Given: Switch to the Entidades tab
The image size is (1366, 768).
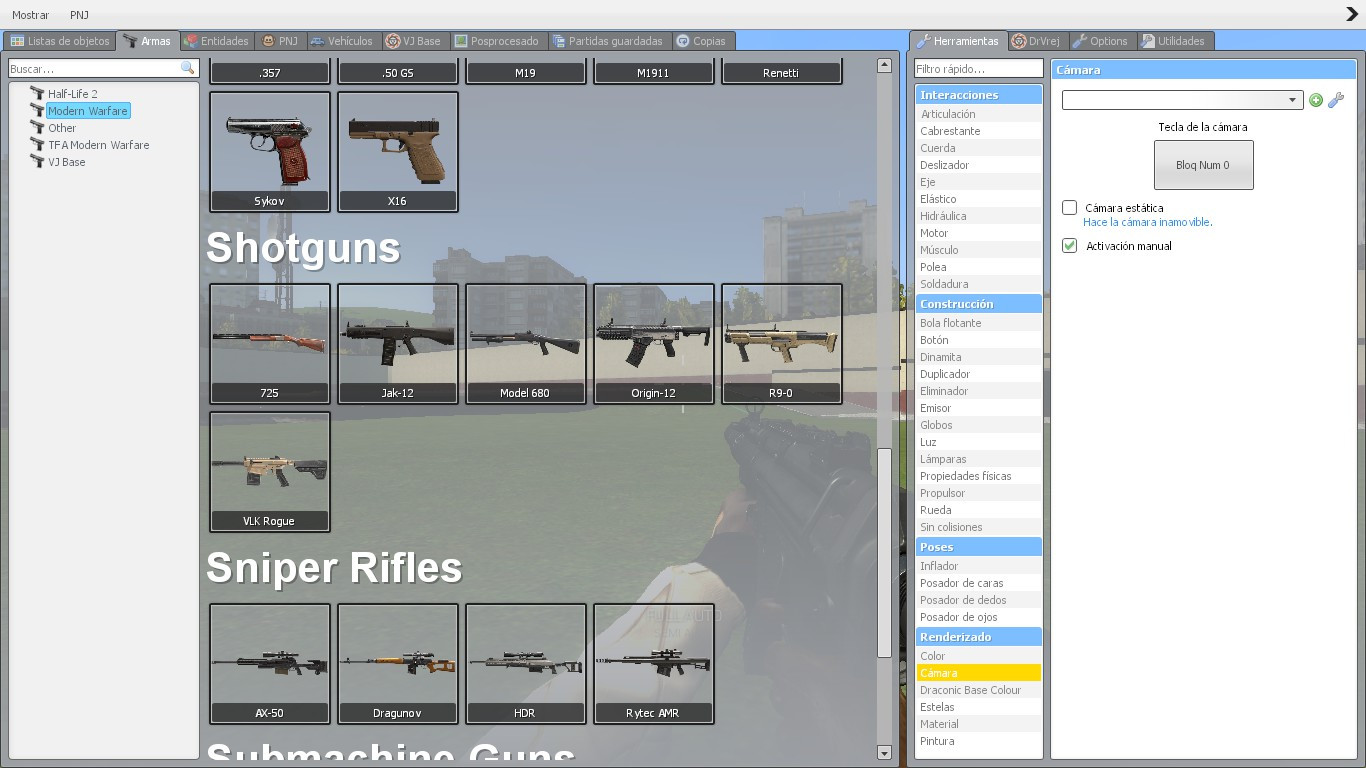Looking at the screenshot, I should click(216, 41).
